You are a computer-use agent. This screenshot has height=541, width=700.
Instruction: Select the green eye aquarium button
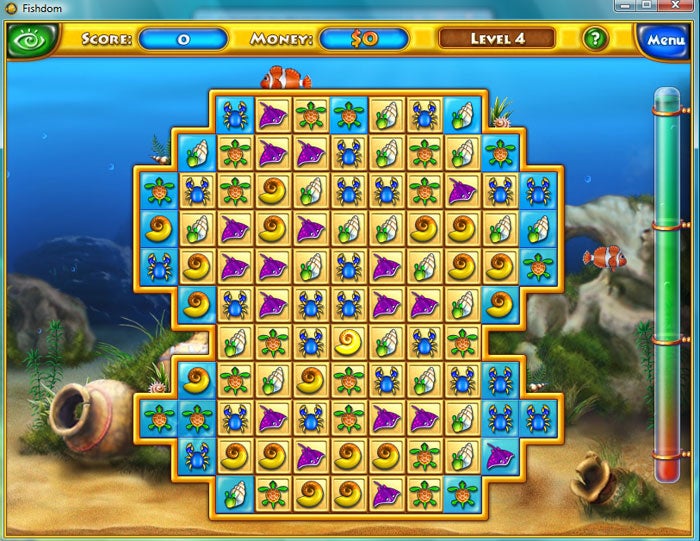click(x=29, y=41)
